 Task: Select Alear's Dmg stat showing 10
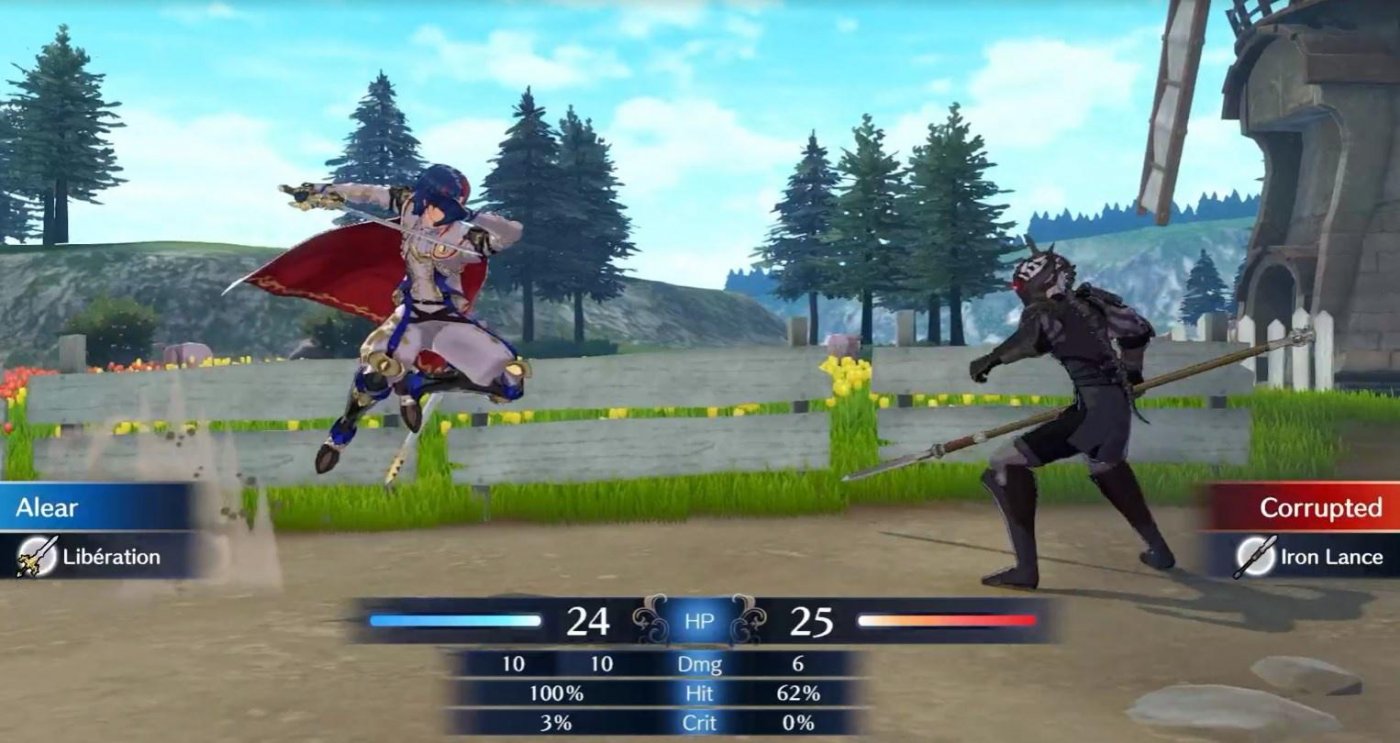(x=604, y=662)
